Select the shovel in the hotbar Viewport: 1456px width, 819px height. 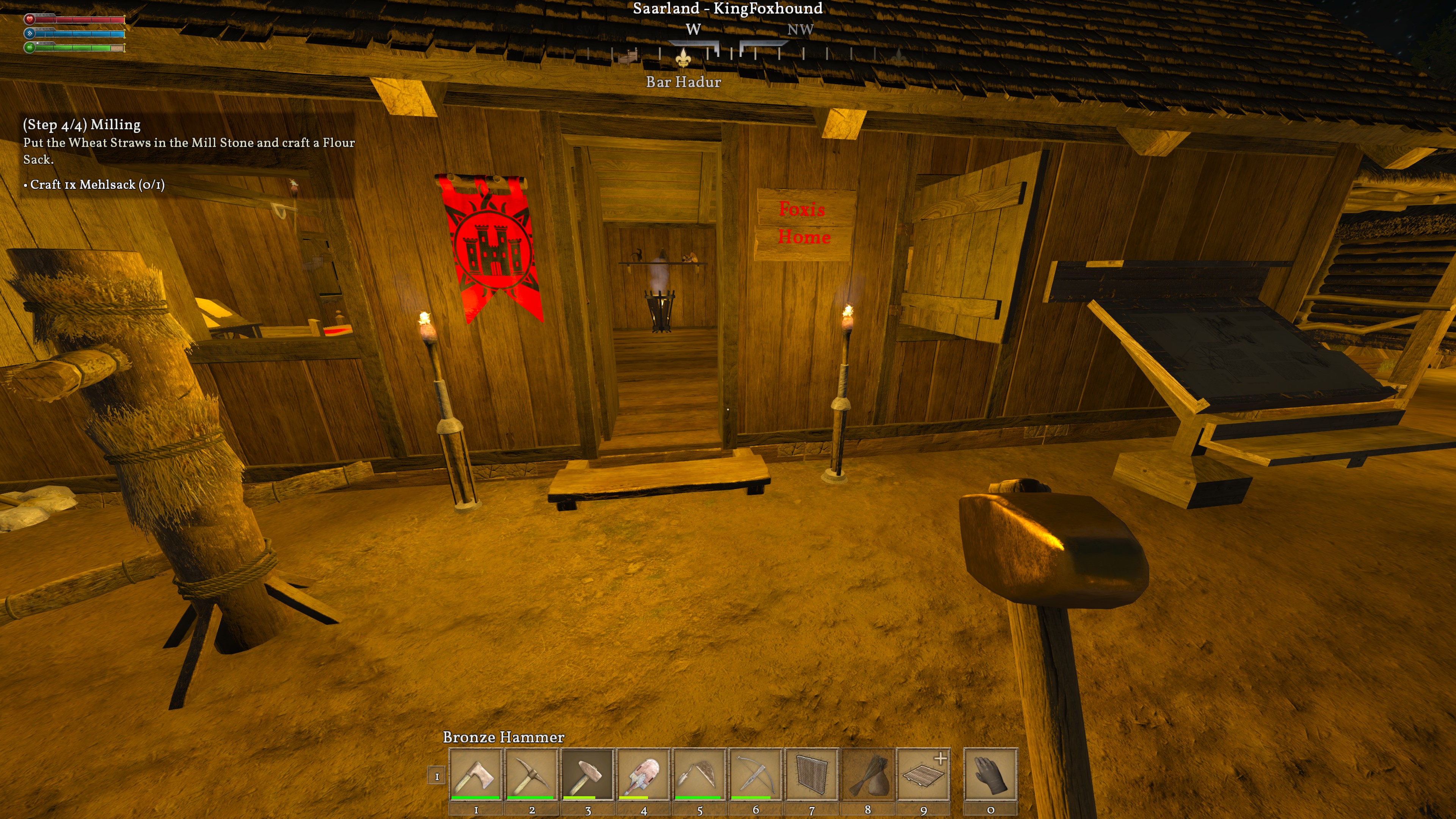(643, 774)
